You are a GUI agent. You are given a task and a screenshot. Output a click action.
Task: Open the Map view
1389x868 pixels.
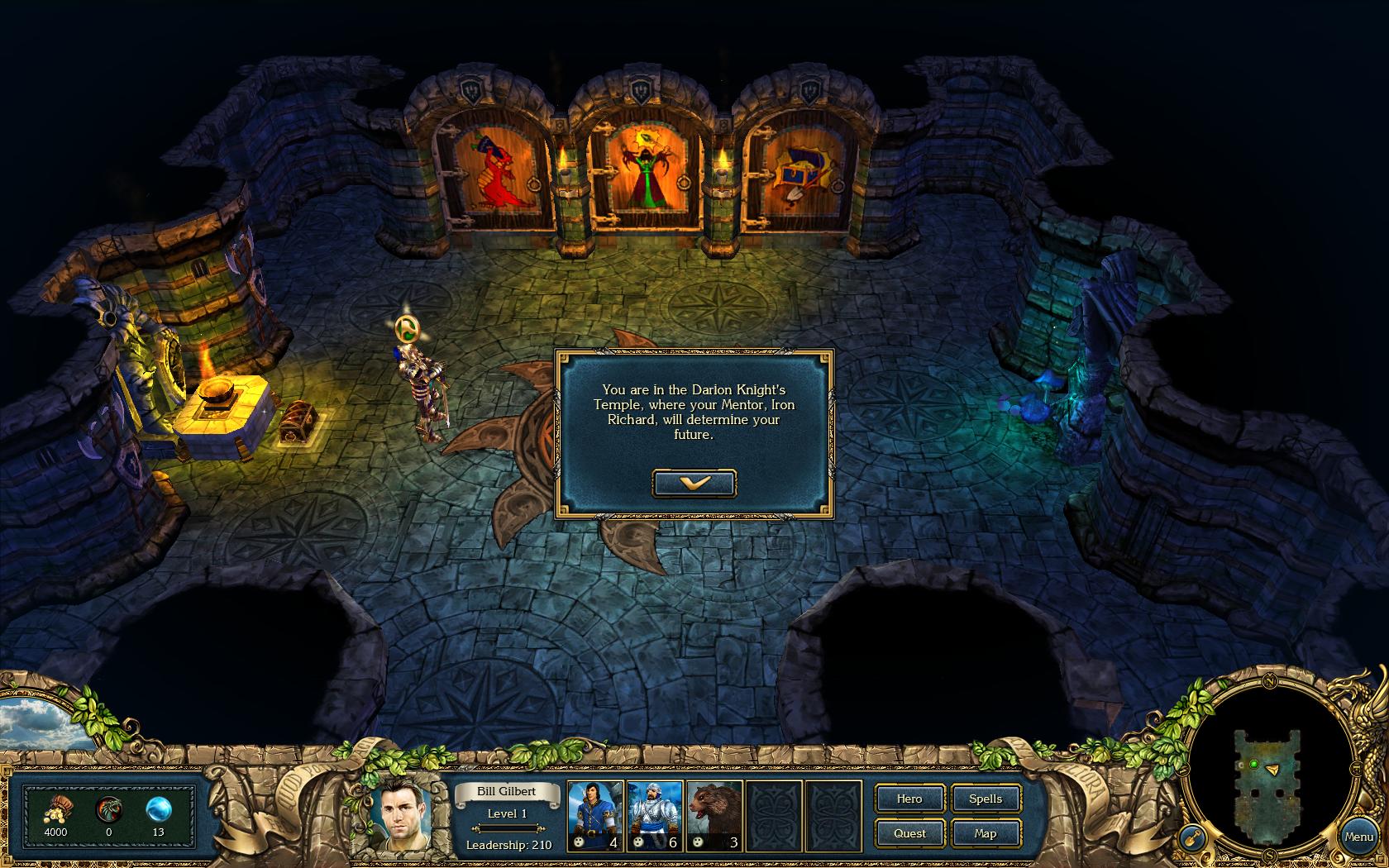[986, 833]
